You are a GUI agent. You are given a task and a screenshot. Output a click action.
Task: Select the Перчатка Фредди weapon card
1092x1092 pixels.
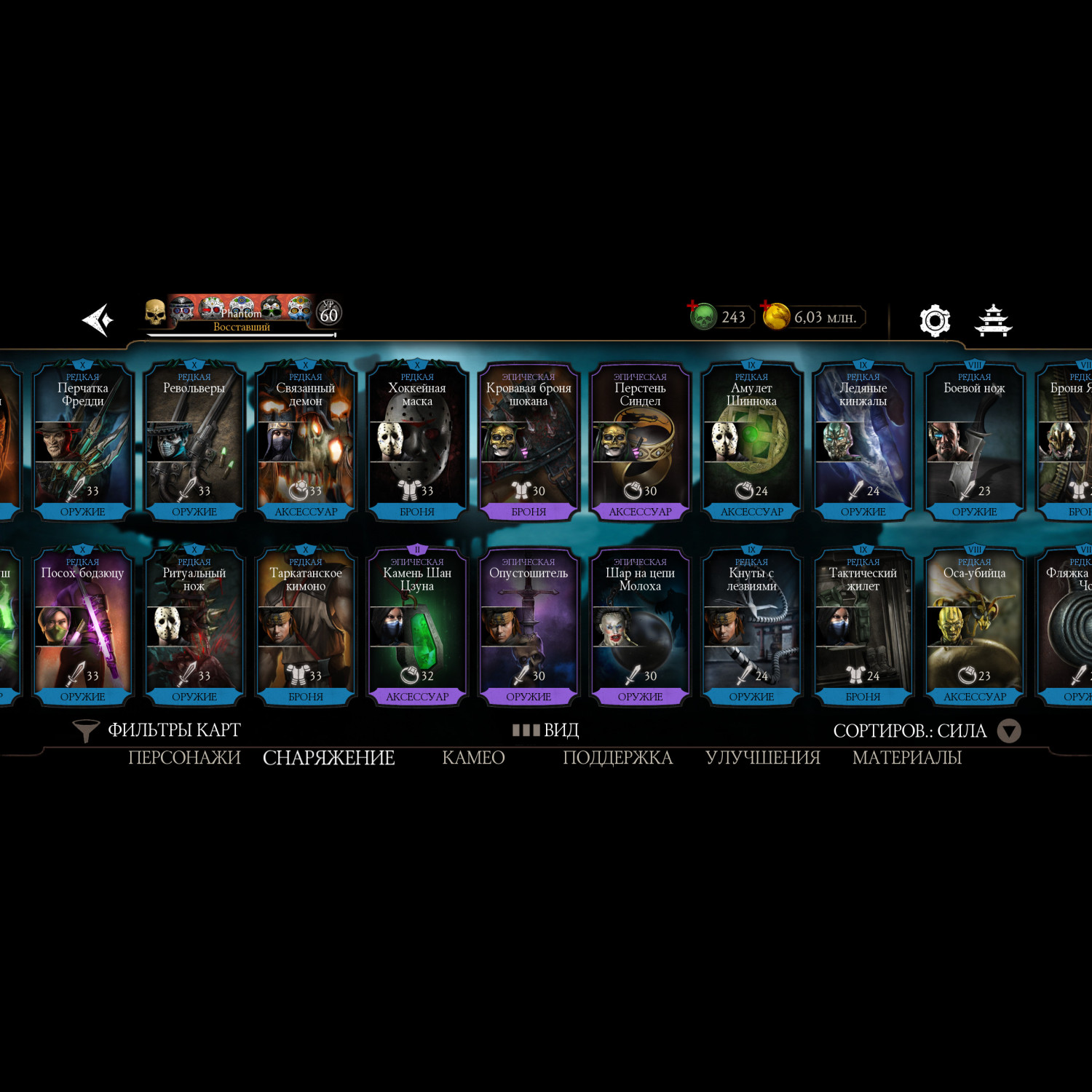tap(83, 441)
